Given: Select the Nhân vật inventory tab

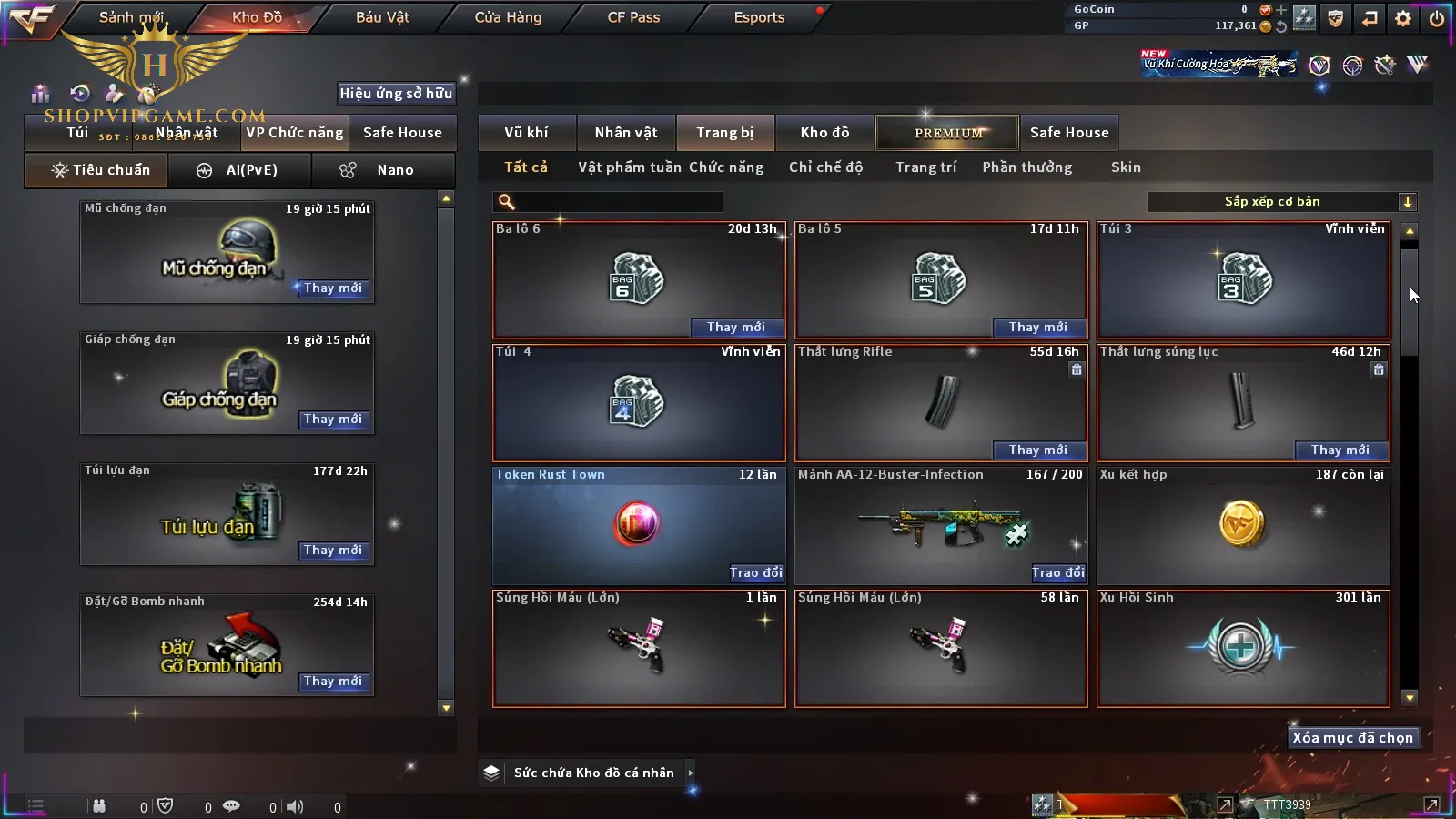Looking at the screenshot, I should [x=626, y=133].
